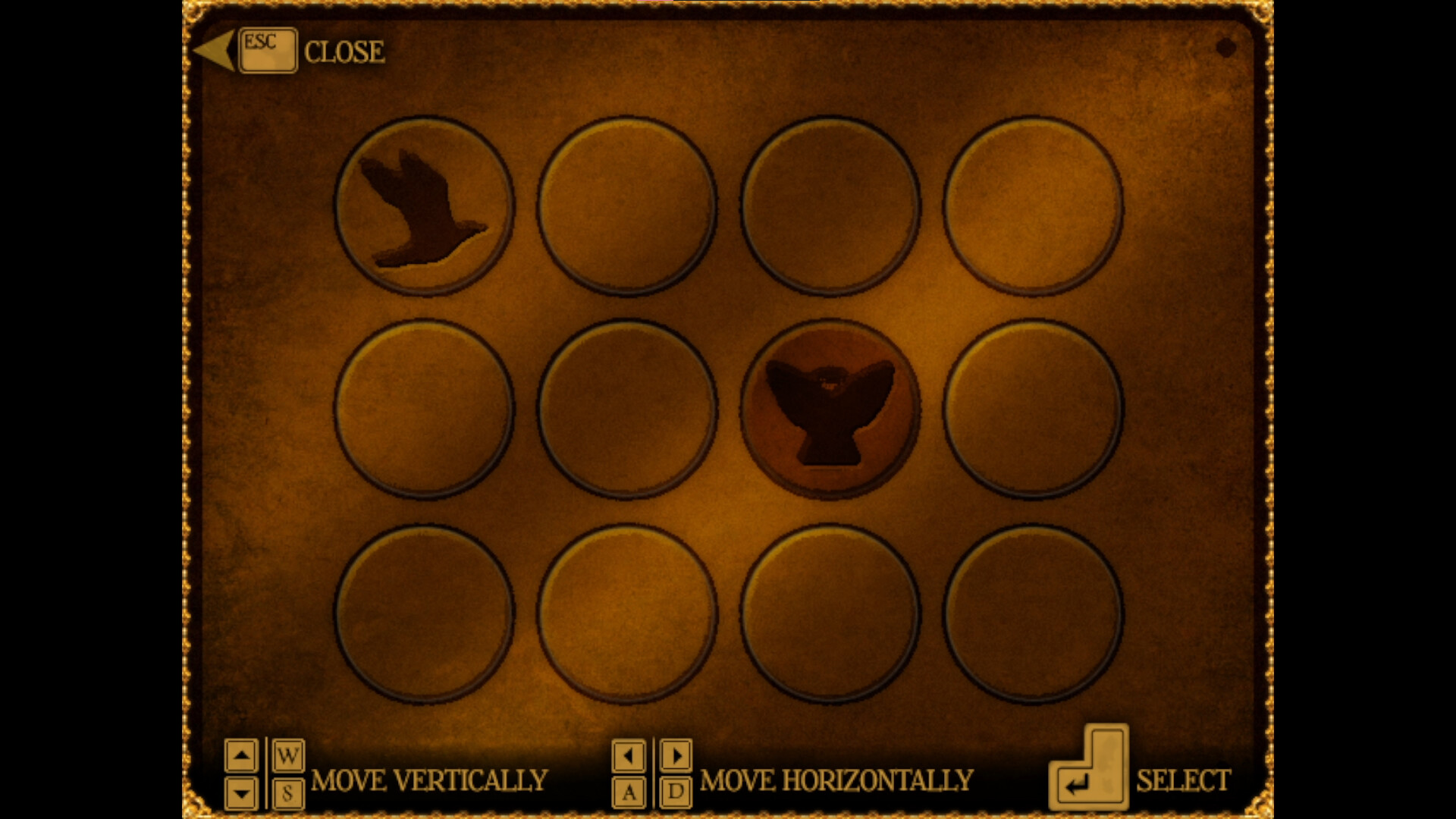Select the spread-winged eagle emblem

click(x=830, y=409)
